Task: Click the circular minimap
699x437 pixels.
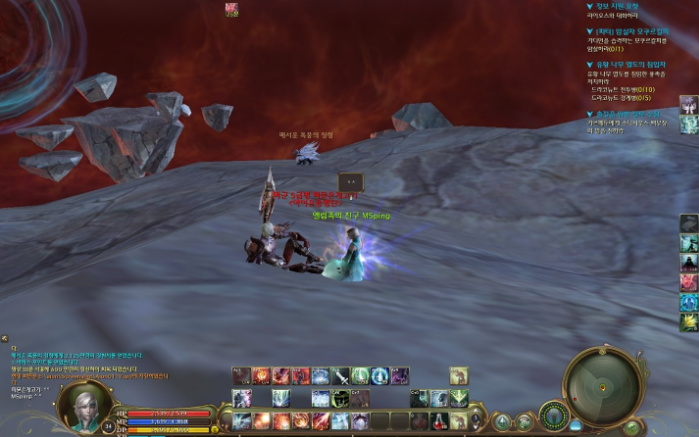Action: pos(603,386)
